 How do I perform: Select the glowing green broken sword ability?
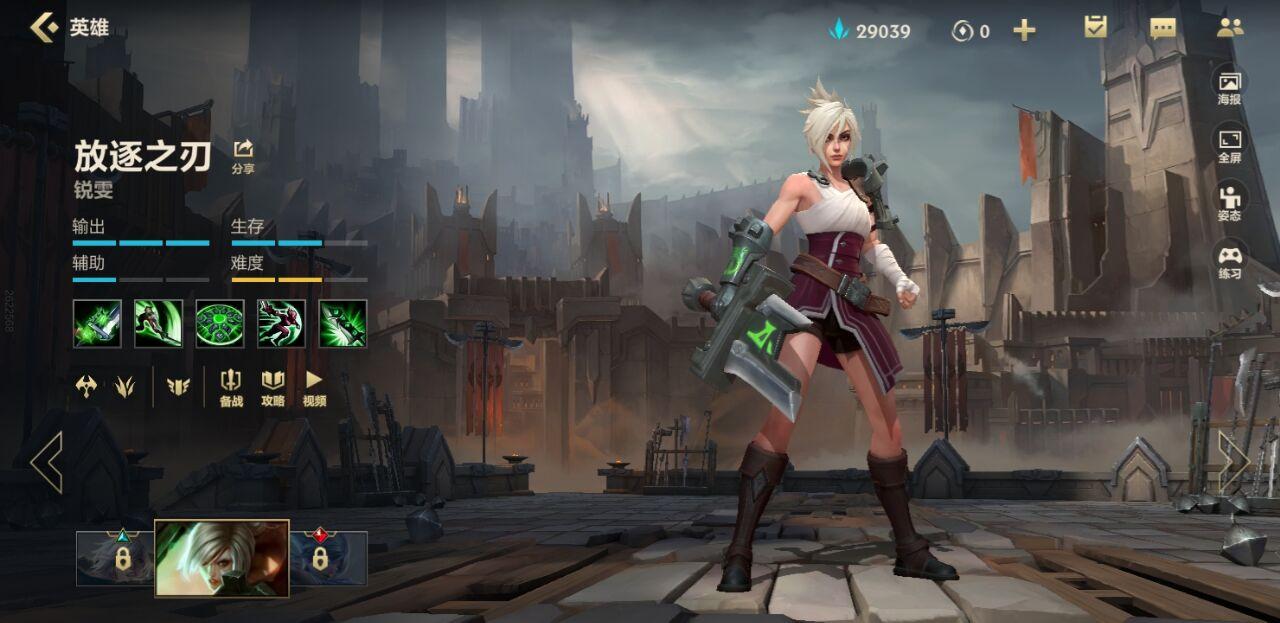click(97, 324)
